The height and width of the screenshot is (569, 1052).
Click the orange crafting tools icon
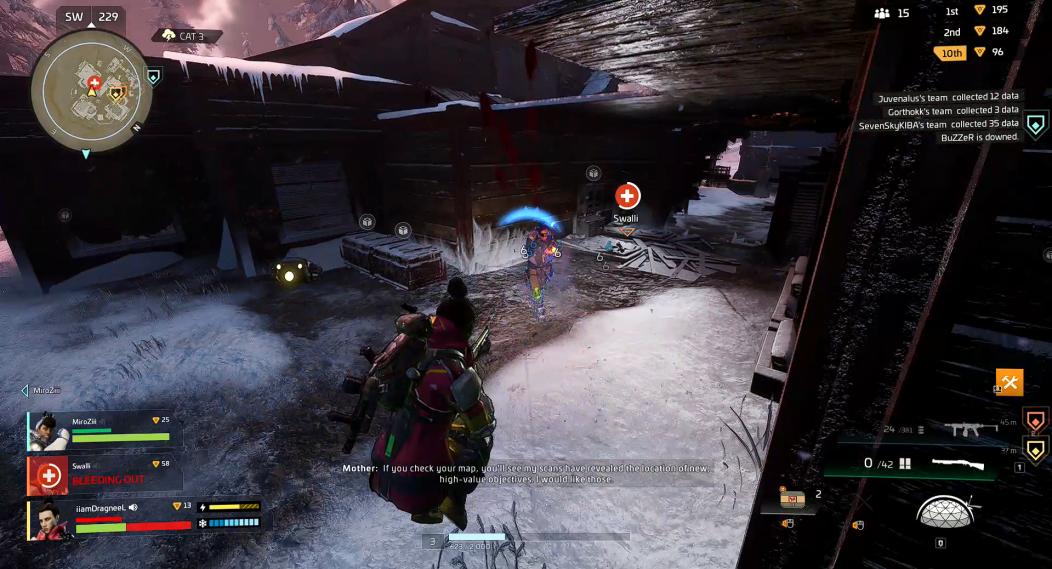tap(1009, 381)
